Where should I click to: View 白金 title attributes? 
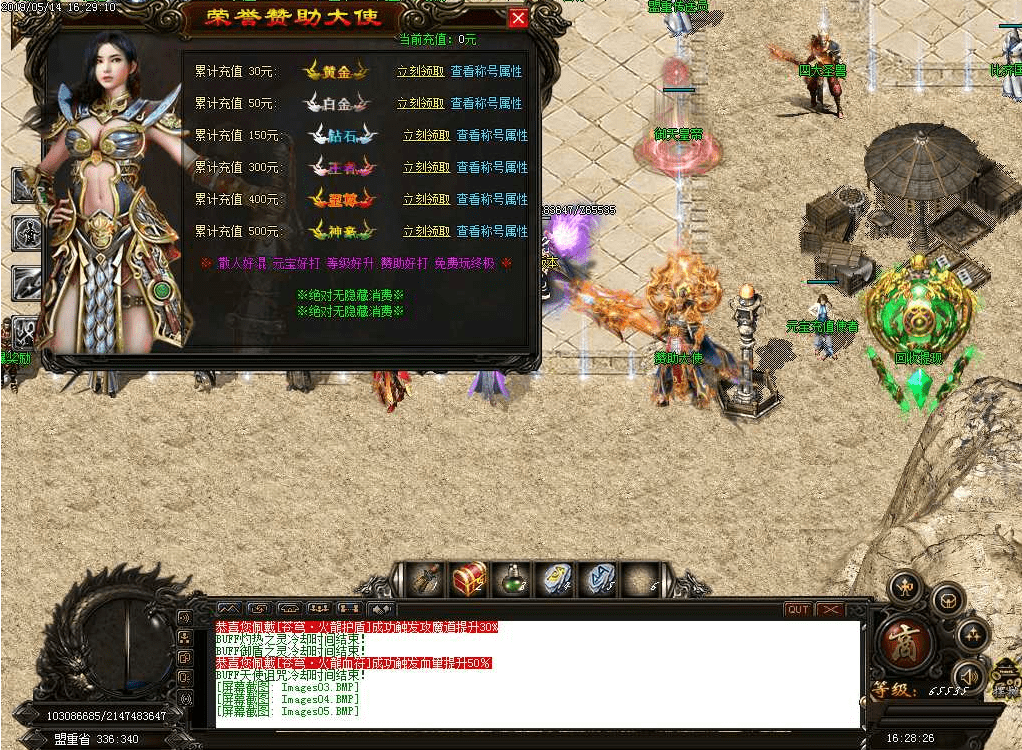click(486, 103)
